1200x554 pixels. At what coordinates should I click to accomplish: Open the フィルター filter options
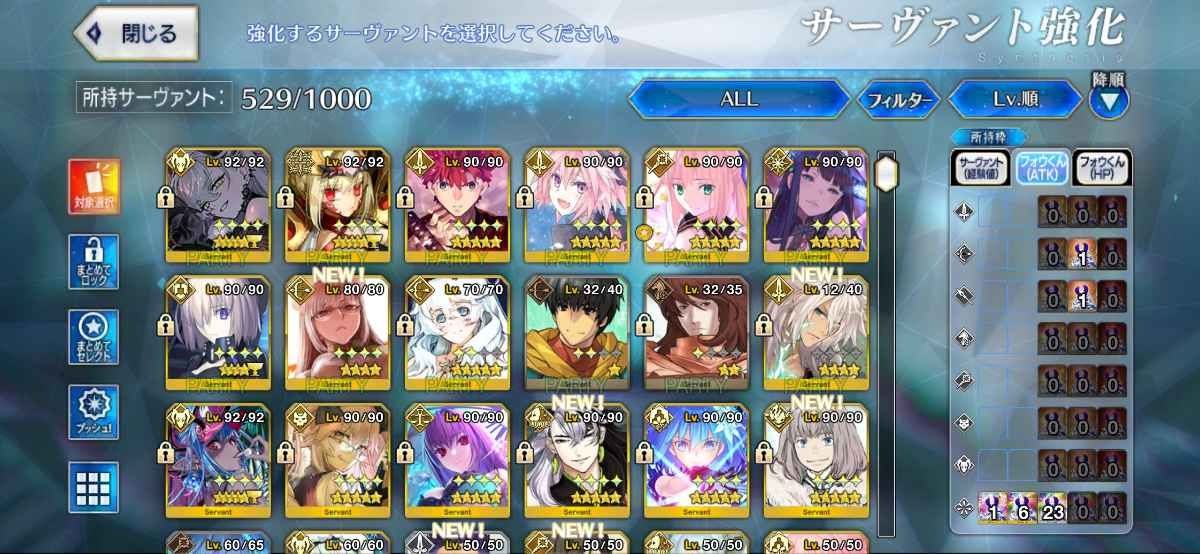(x=898, y=100)
